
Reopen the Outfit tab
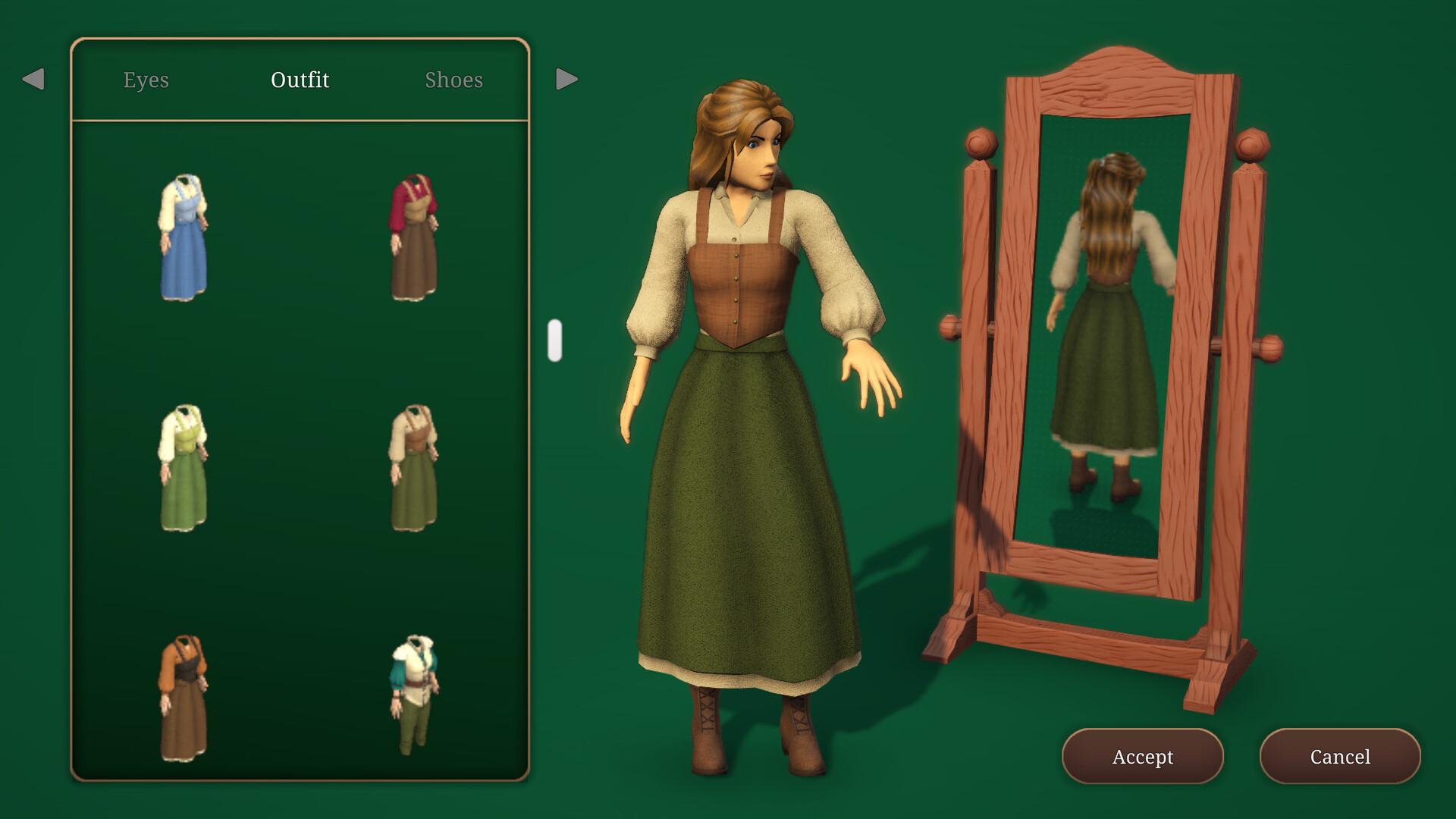(300, 79)
